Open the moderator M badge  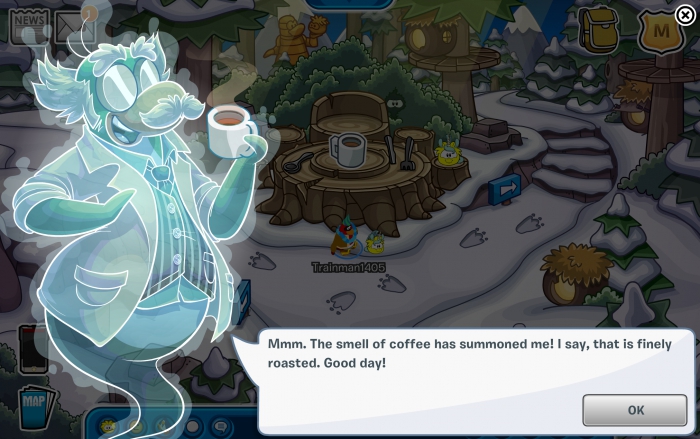tap(659, 33)
